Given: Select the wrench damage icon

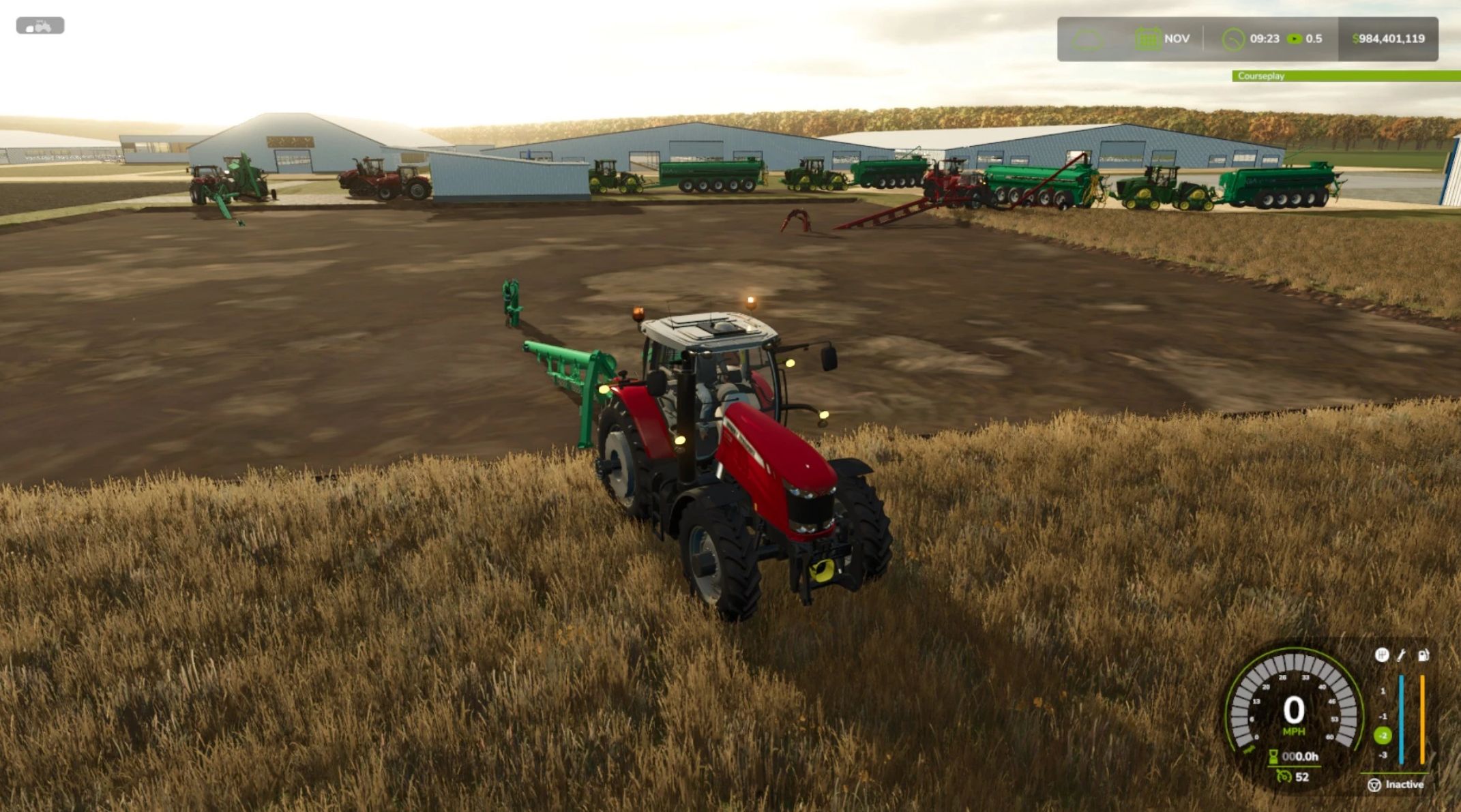Looking at the screenshot, I should (1401, 655).
